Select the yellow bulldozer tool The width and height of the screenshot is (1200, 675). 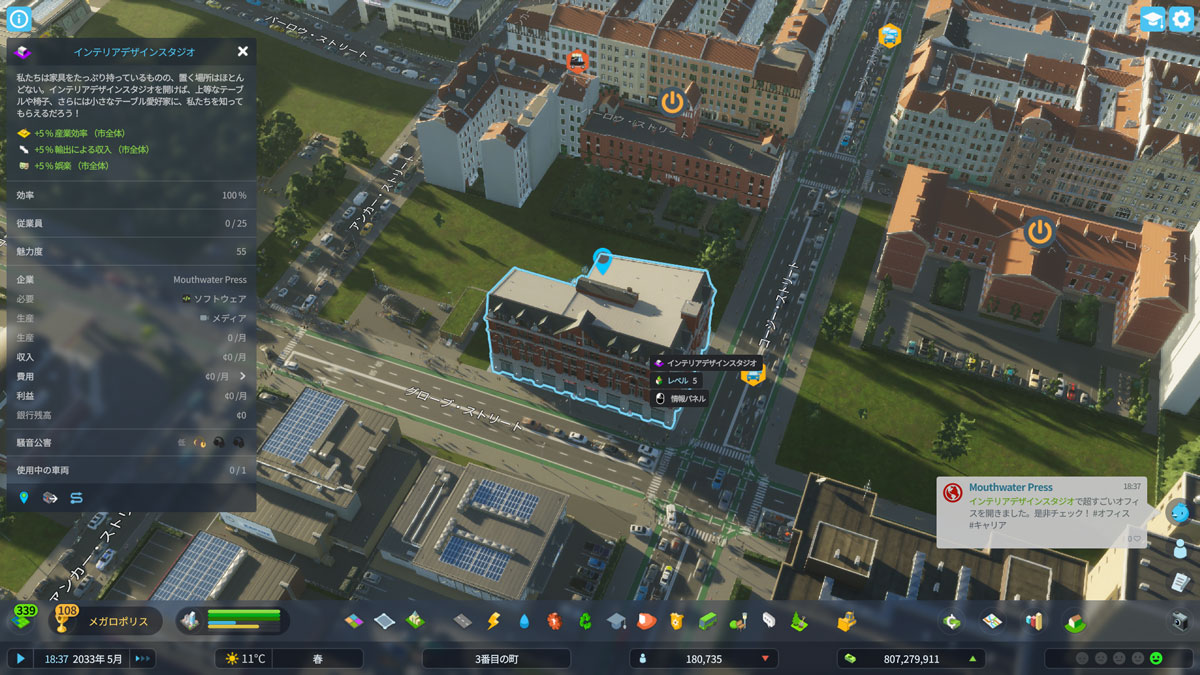coord(846,621)
